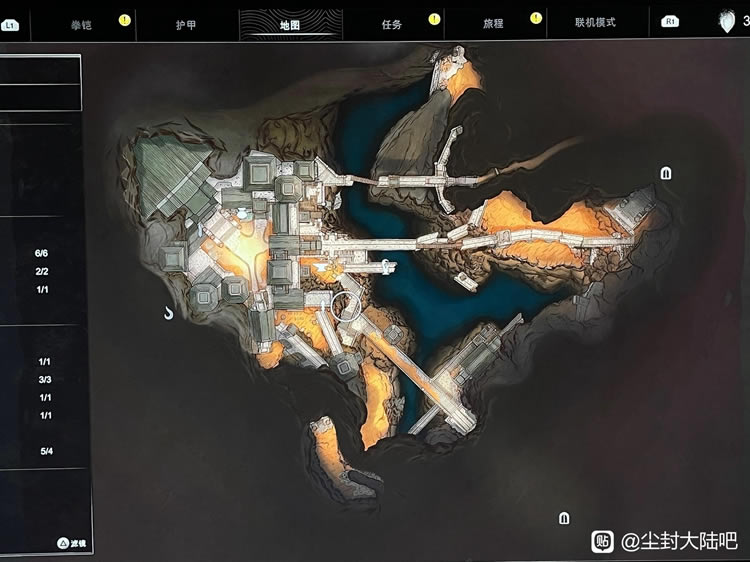Image resolution: width=750 pixels, height=562 pixels.
Task: Click the hook marker left of the map
Action: [169, 314]
